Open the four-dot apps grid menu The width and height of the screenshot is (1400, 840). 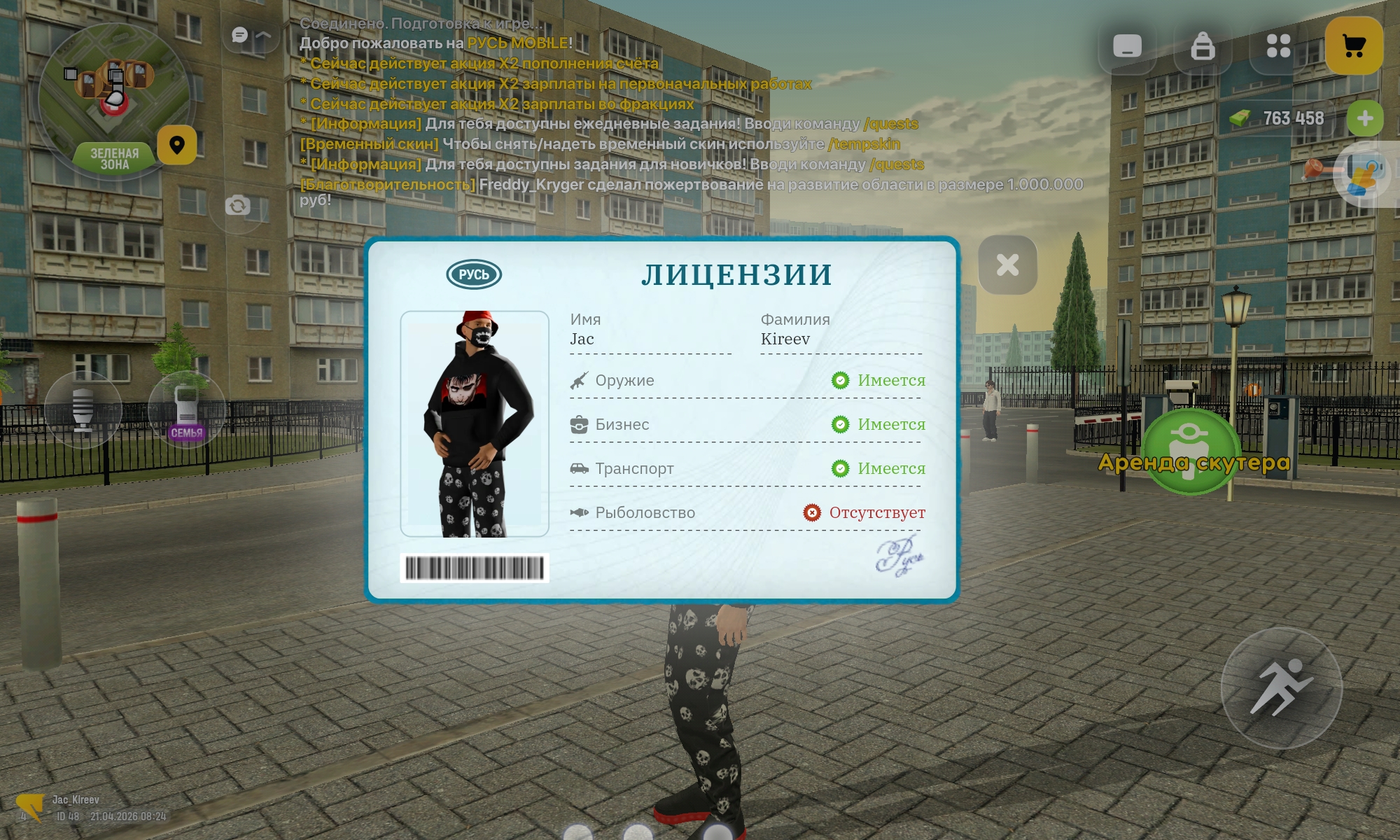[1280, 46]
